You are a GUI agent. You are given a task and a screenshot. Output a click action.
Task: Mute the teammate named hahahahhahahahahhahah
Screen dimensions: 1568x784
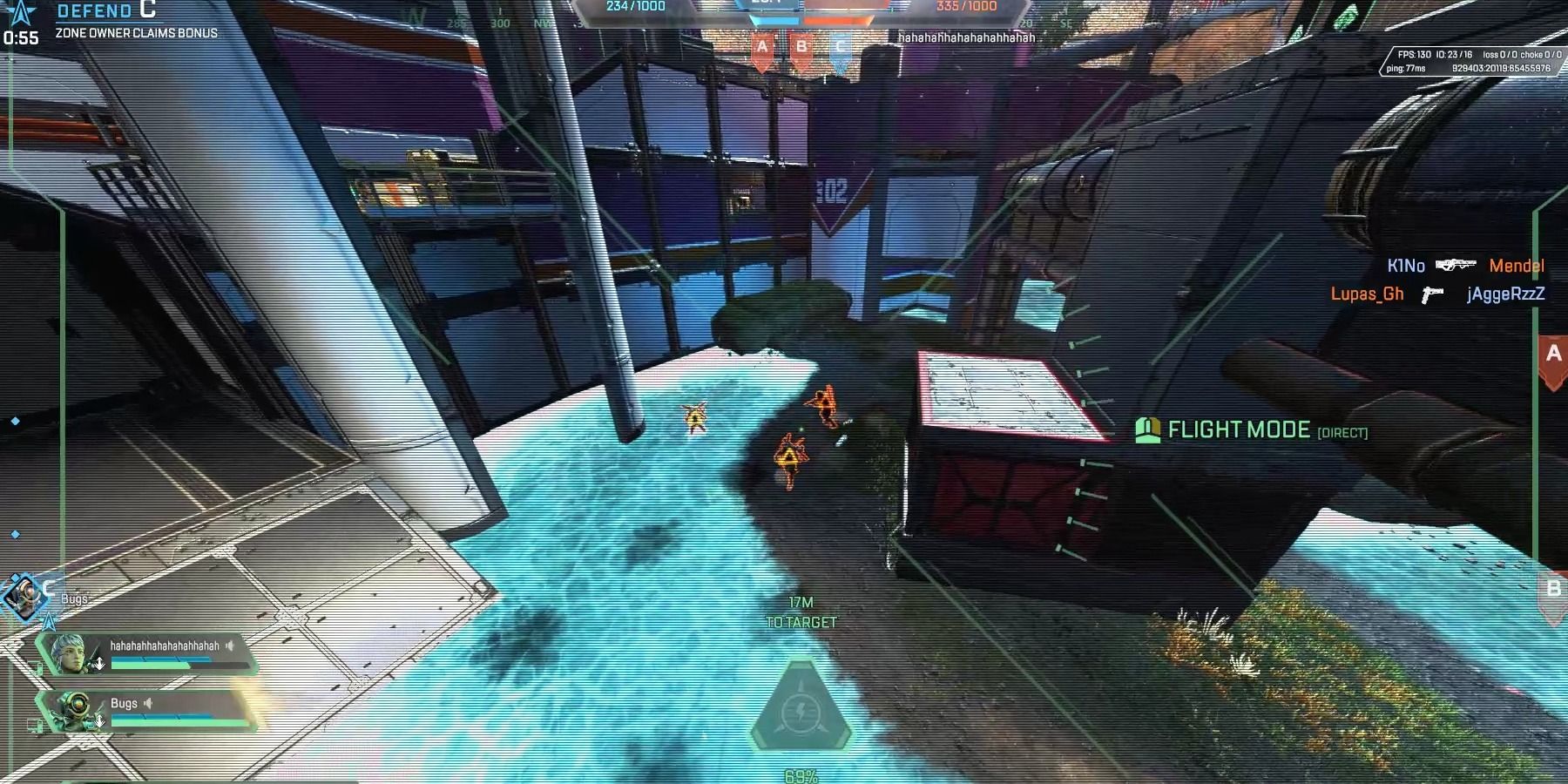point(230,645)
